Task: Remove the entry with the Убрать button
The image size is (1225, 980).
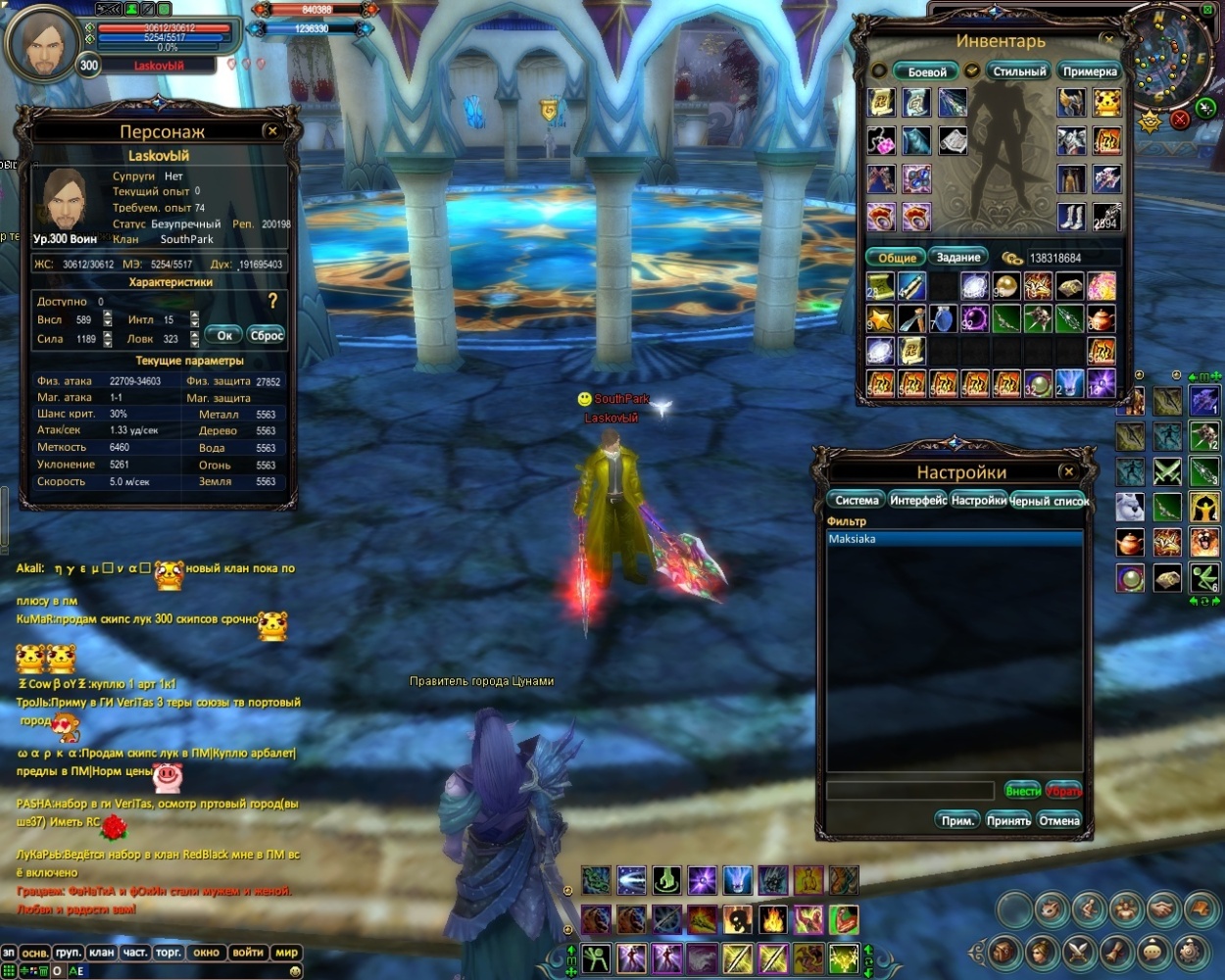Action: point(1063,791)
